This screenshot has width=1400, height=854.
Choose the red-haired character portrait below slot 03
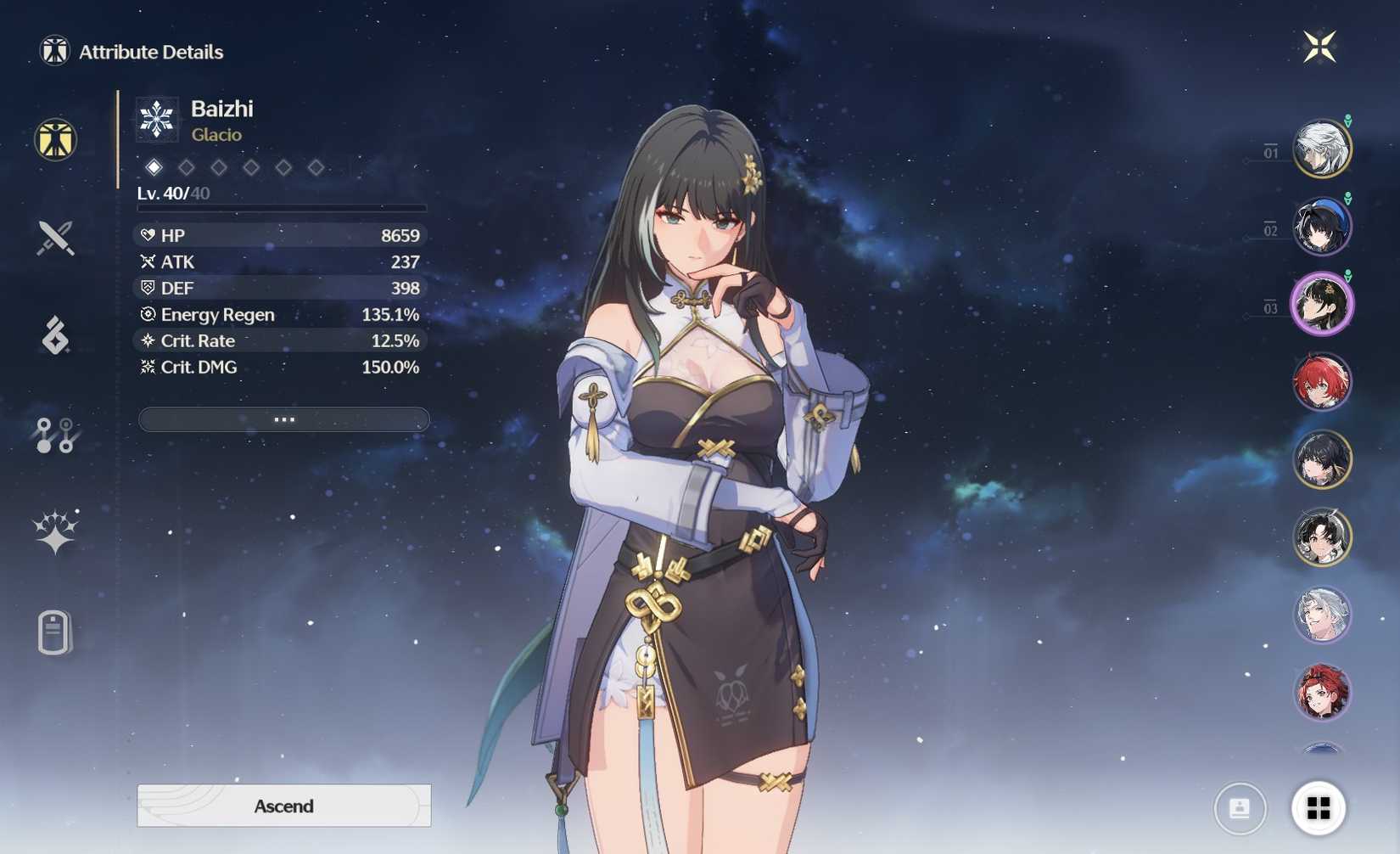1321,382
